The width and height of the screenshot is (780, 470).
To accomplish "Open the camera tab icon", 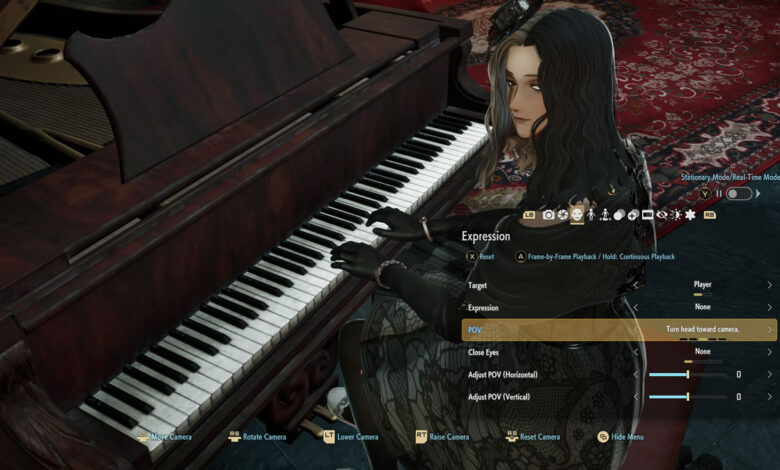I will point(548,214).
